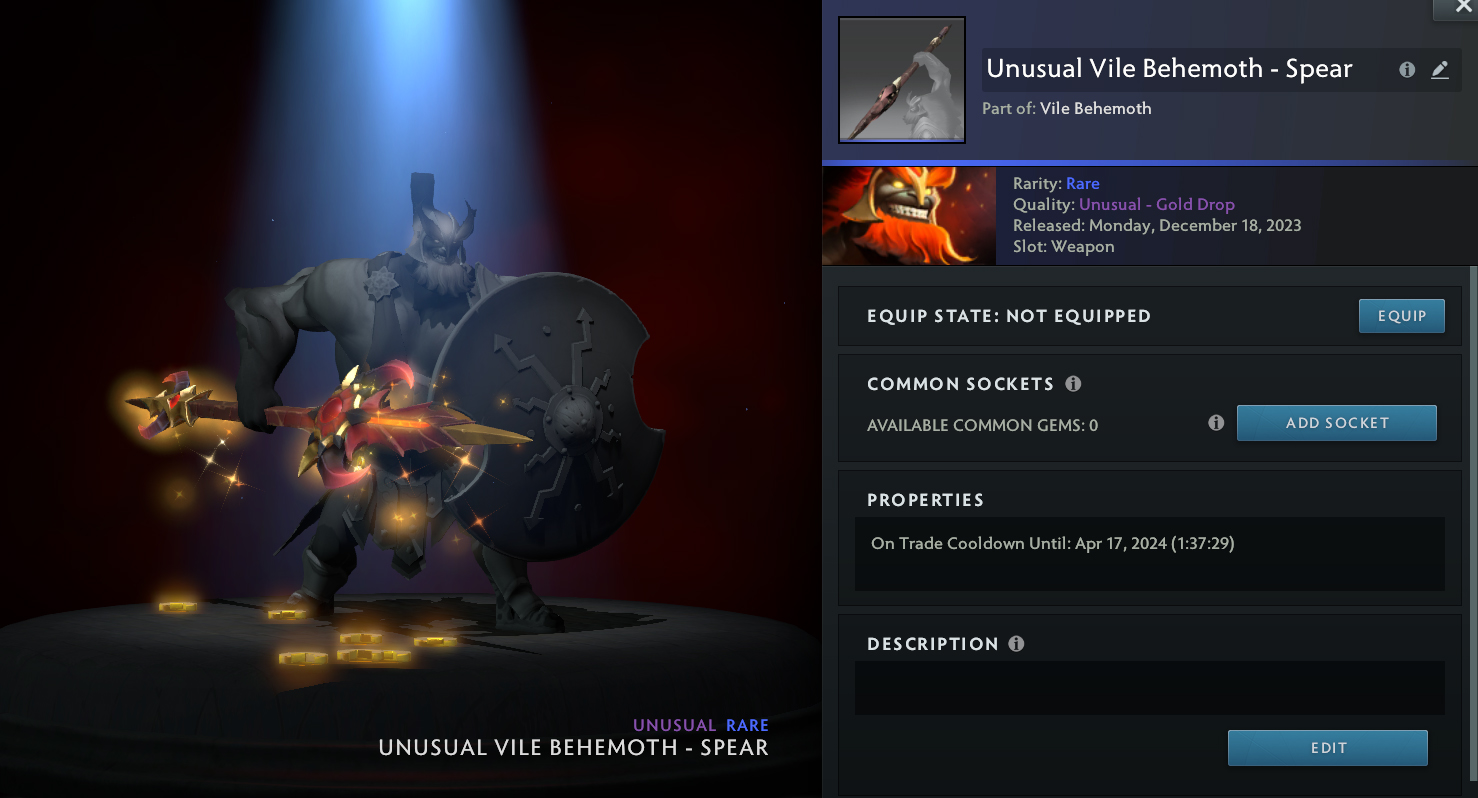Screen dimensions: 1478x798
Task: Open the Description info icon
Action: pyautogui.click(x=1016, y=644)
